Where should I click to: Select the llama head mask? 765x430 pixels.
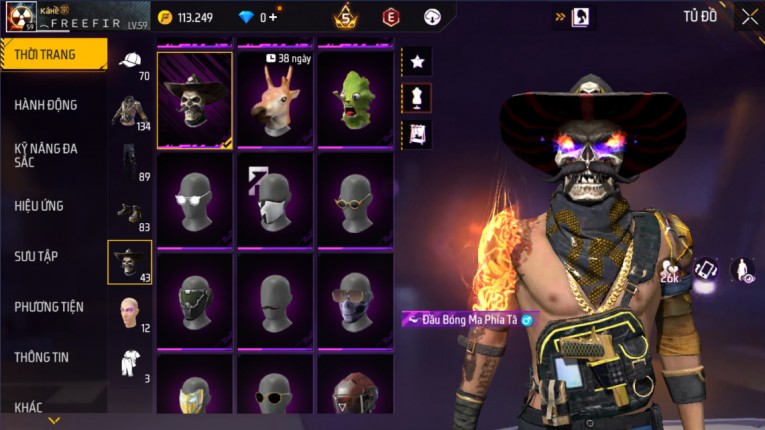click(x=275, y=100)
